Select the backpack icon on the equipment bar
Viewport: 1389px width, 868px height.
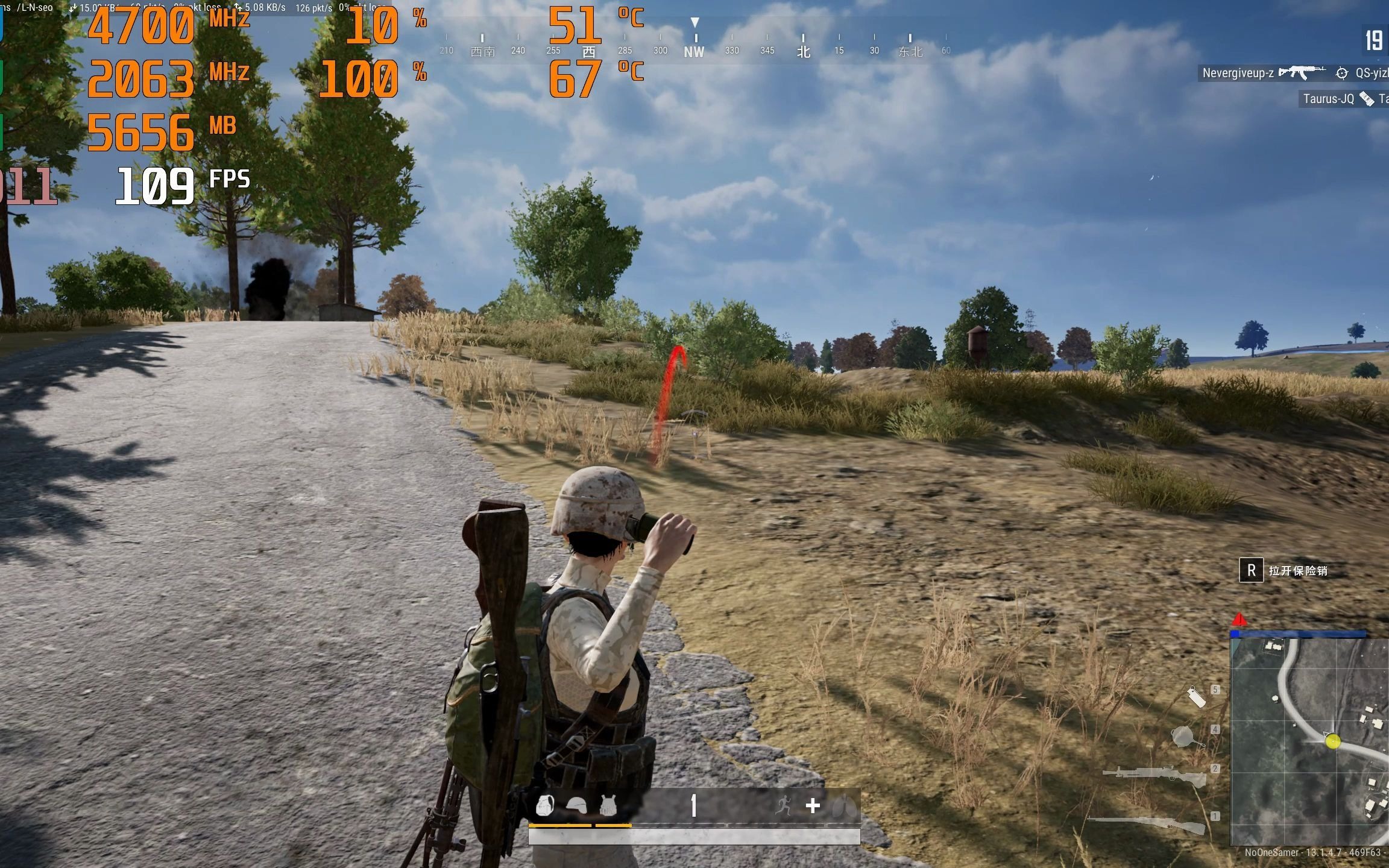[544, 807]
